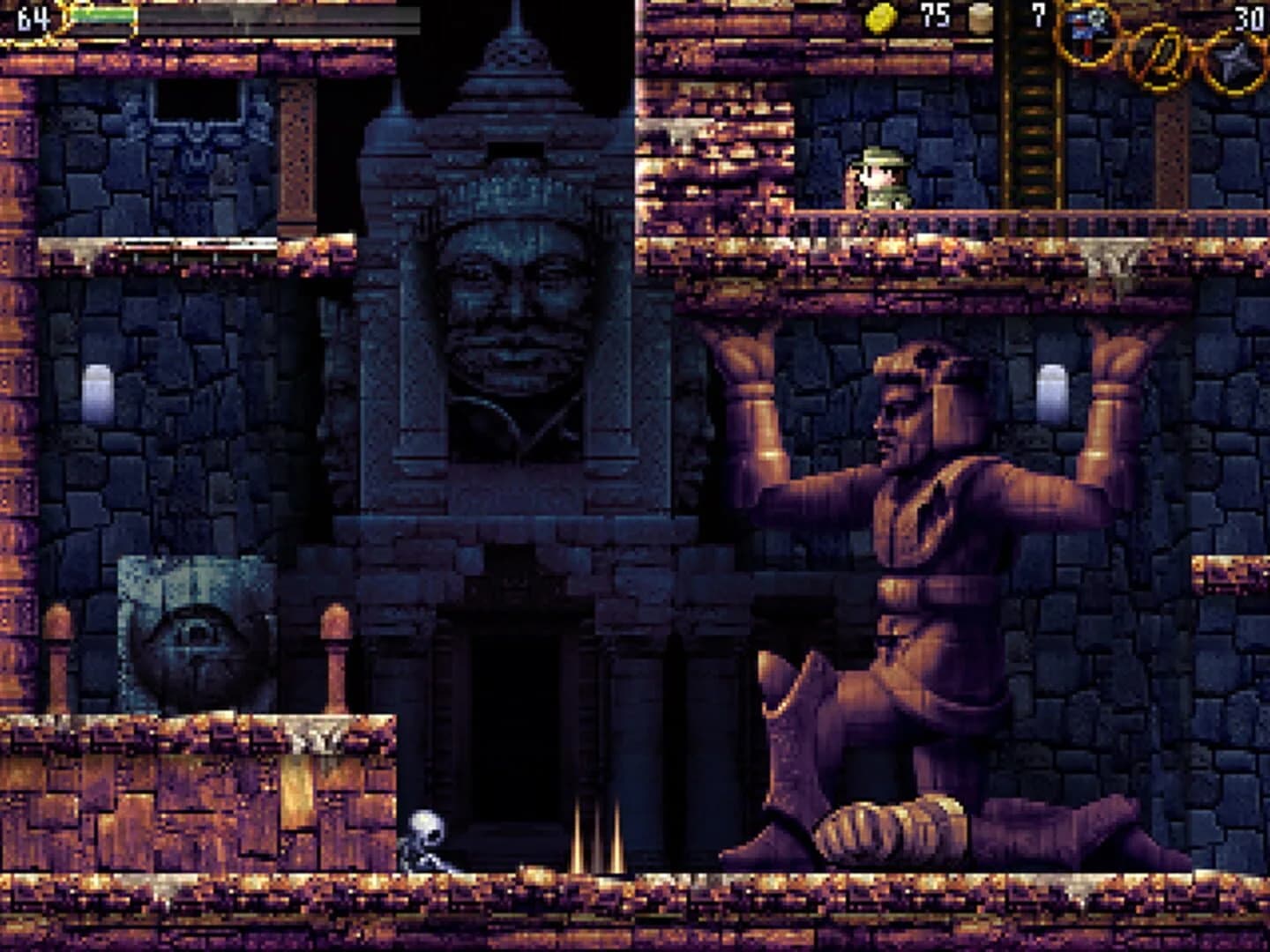Select the weight icon beside the coin count
This screenshot has width=1270, height=952.
979,18
